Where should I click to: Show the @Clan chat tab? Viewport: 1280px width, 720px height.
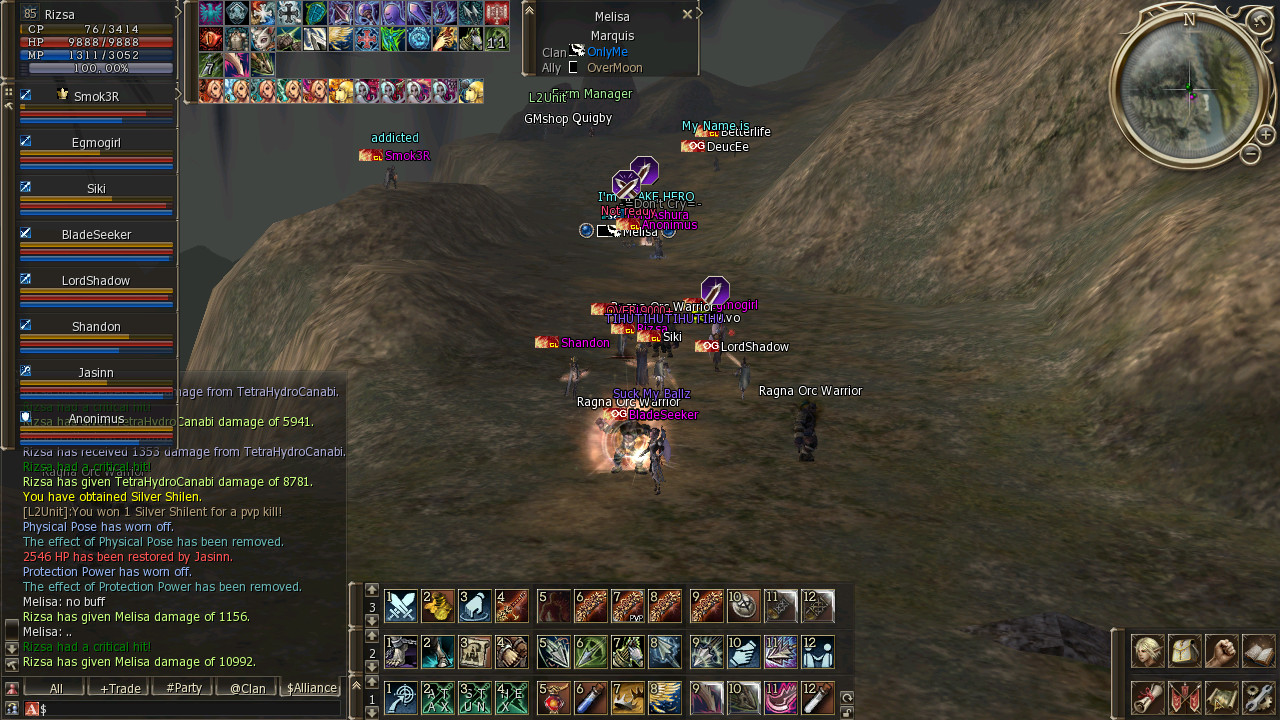click(x=247, y=688)
